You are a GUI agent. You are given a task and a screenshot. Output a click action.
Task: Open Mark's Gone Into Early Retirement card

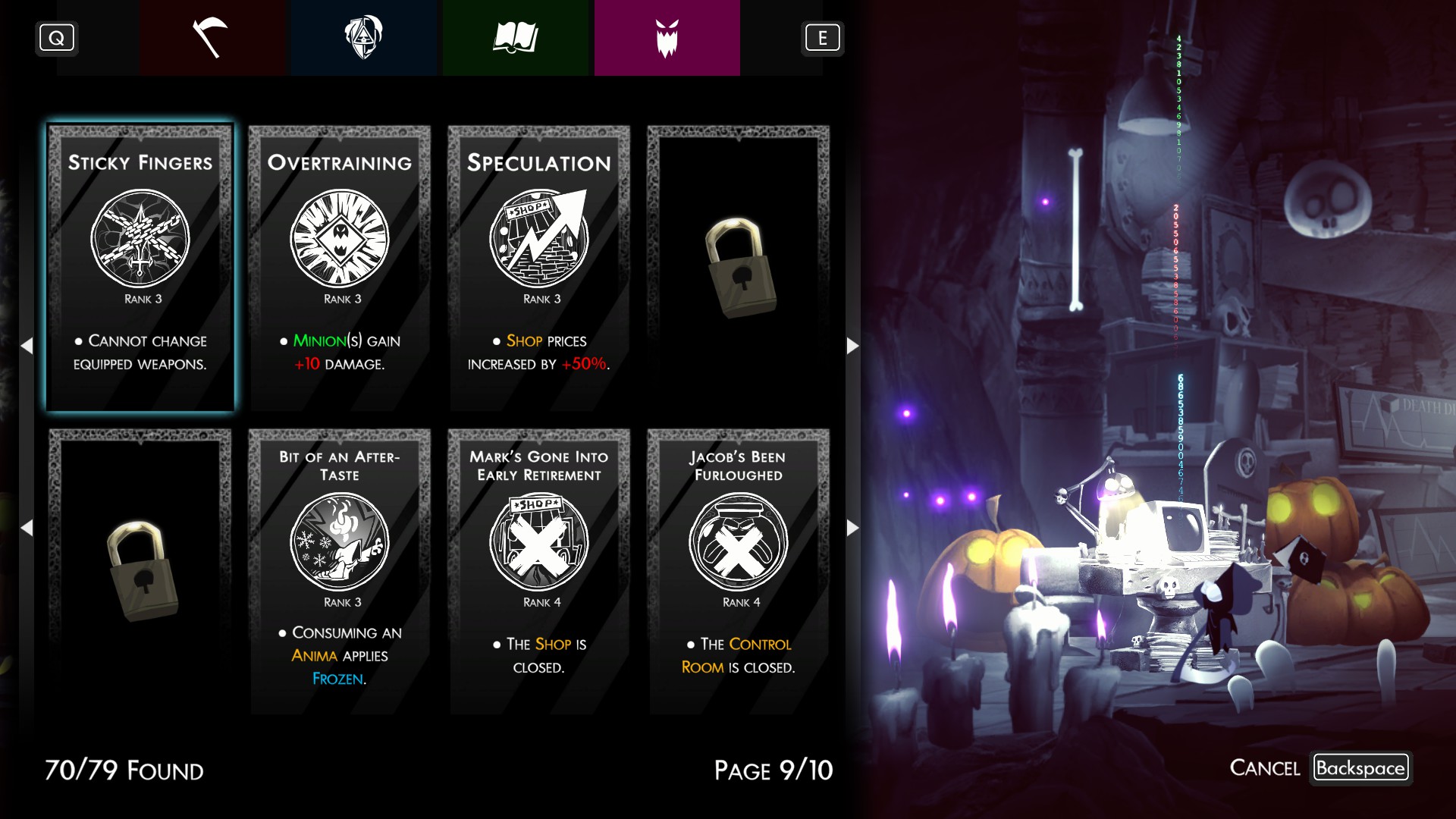point(538,571)
